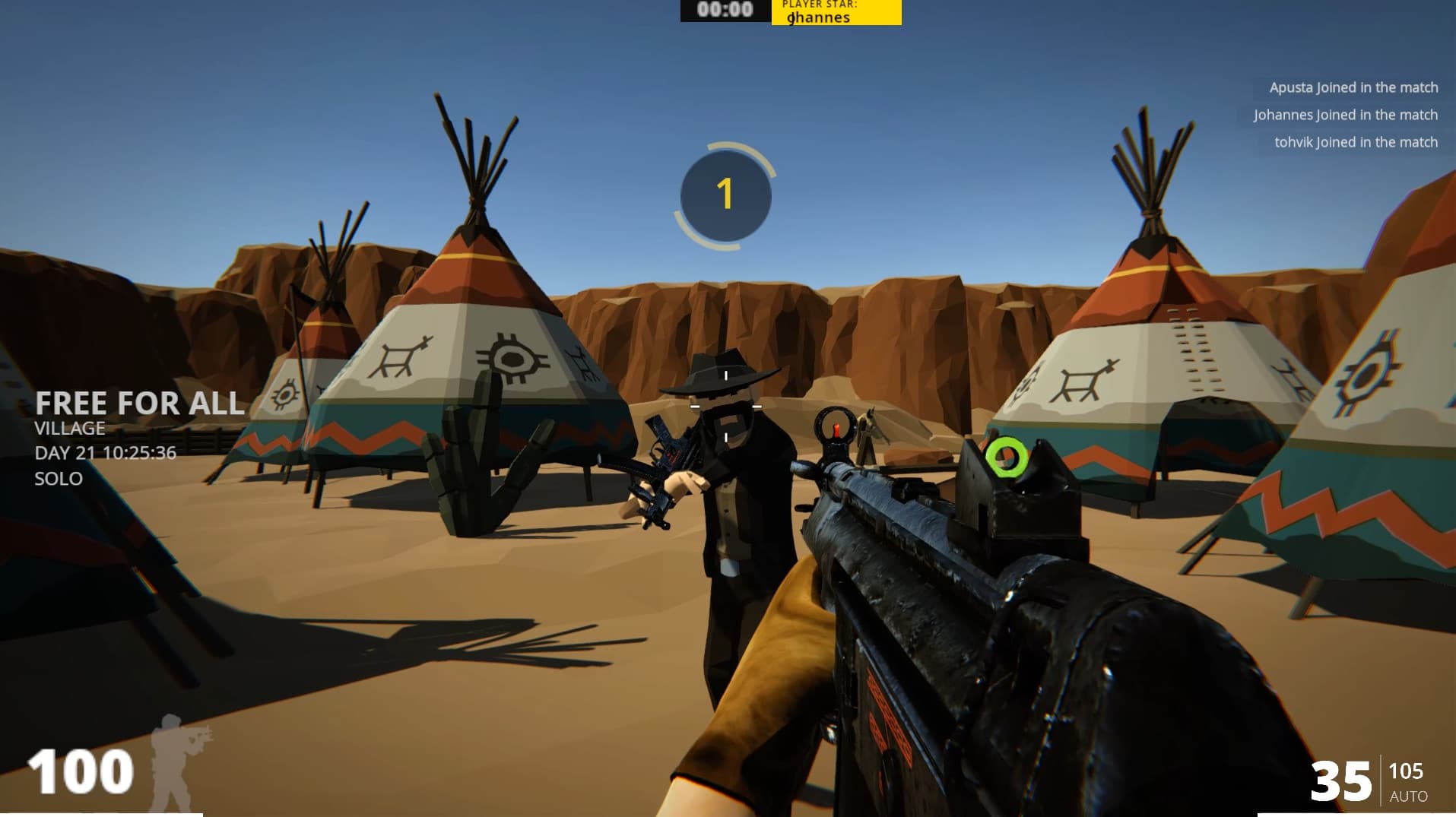Image resolution: width=1456 pixels, height=817 pixels.
Task: Click the tohvik Joined in the match message
Action: [x=1356, y=142]
